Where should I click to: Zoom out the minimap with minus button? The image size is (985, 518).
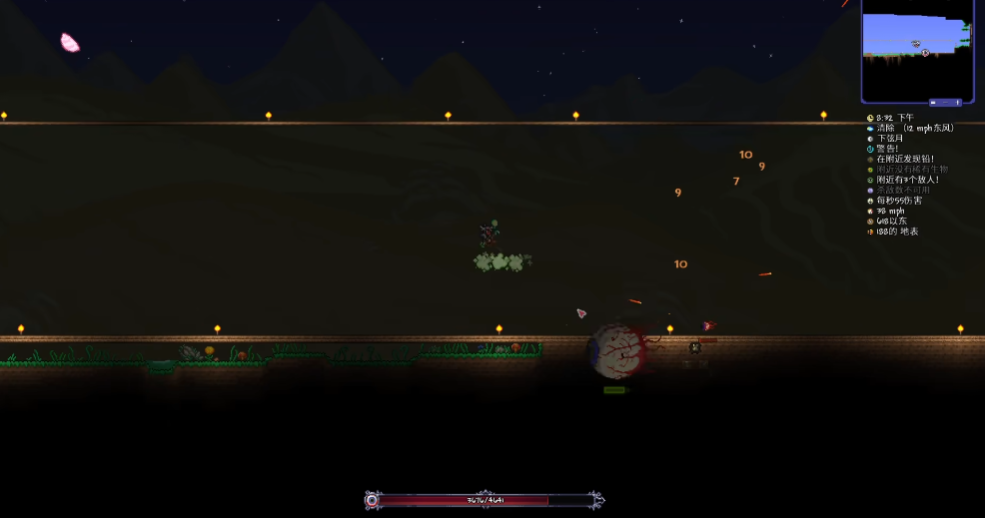click(x=933, y=102)
